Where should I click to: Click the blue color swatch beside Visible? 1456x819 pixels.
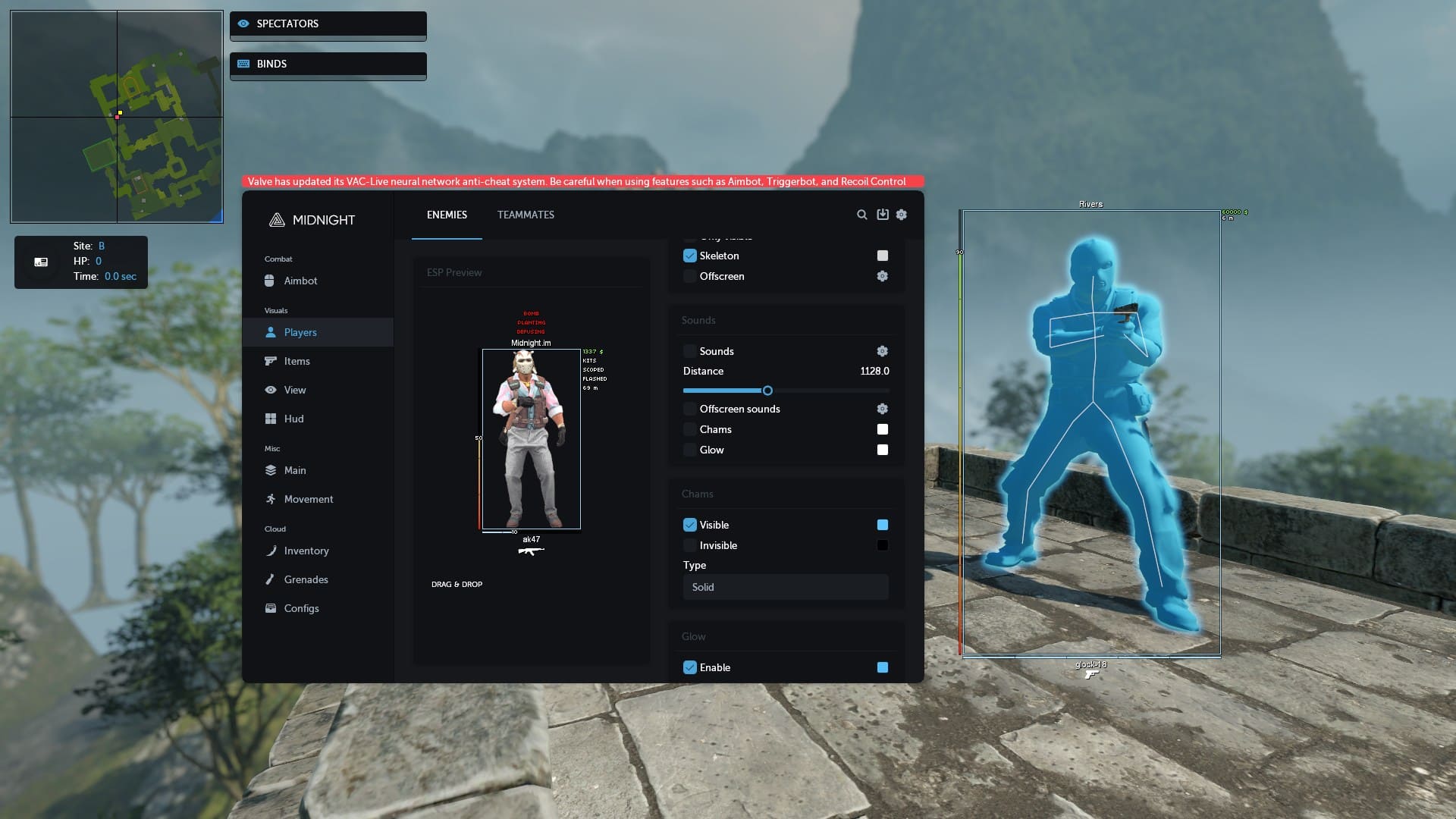[x=882, y=525]
